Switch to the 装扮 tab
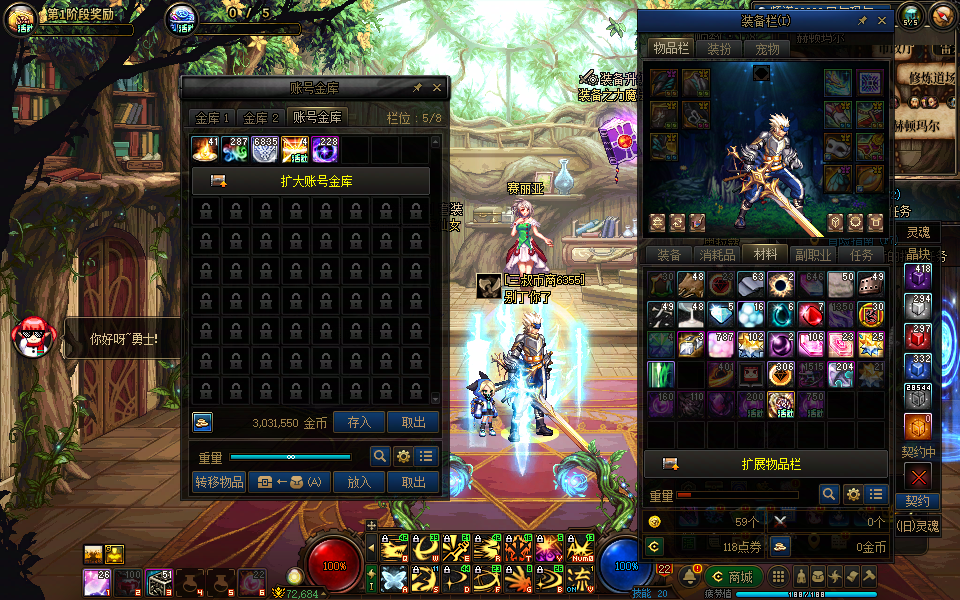 click(719, 49)
